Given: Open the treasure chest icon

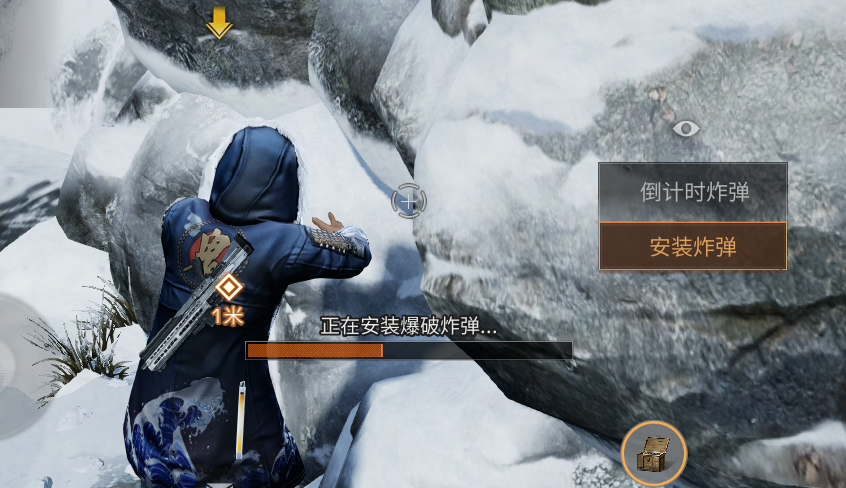Looking at the screenshot, I should point(654,455).
